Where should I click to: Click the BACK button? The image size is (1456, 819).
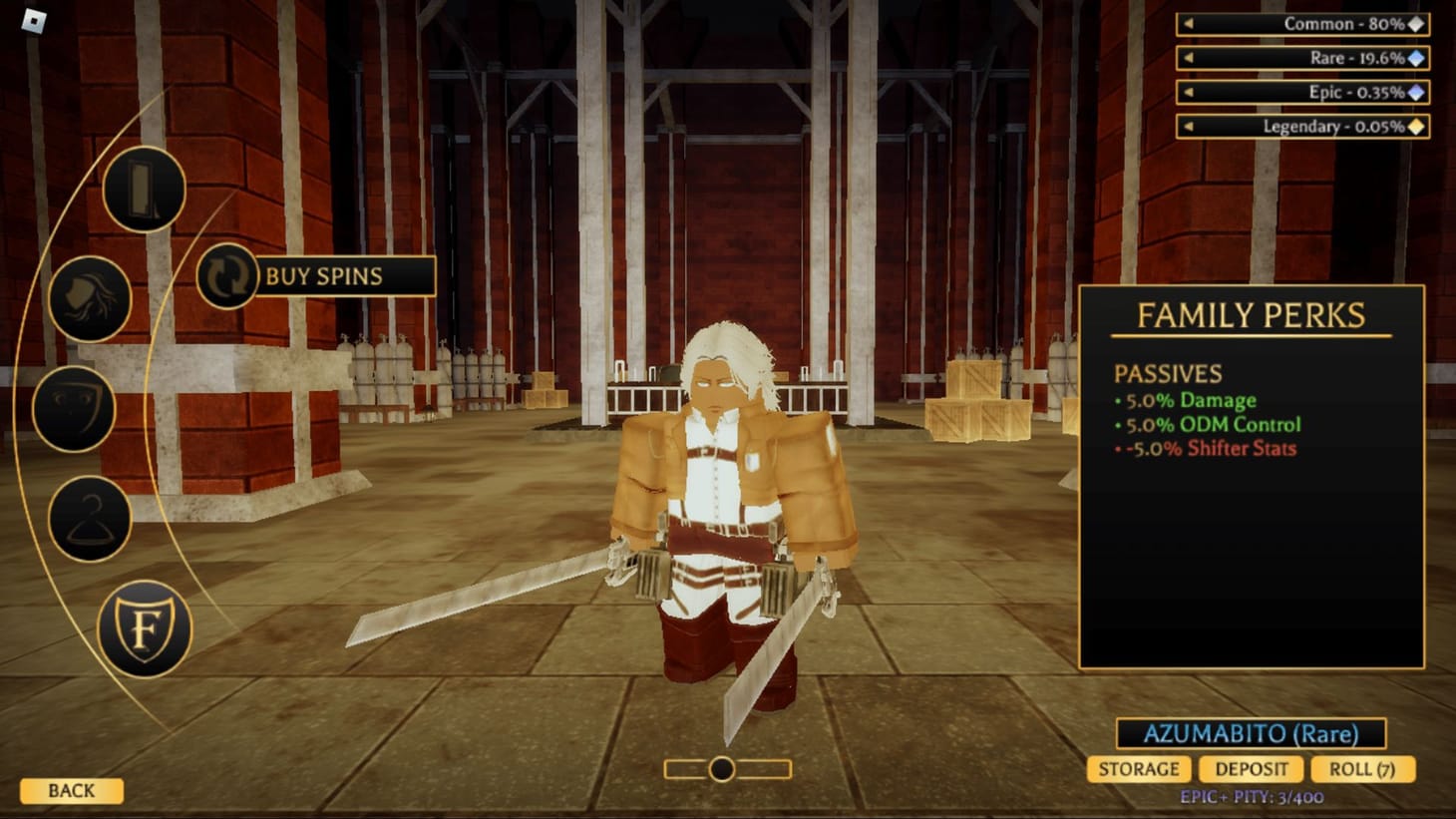pyautogui.click(x=73, y=791)
